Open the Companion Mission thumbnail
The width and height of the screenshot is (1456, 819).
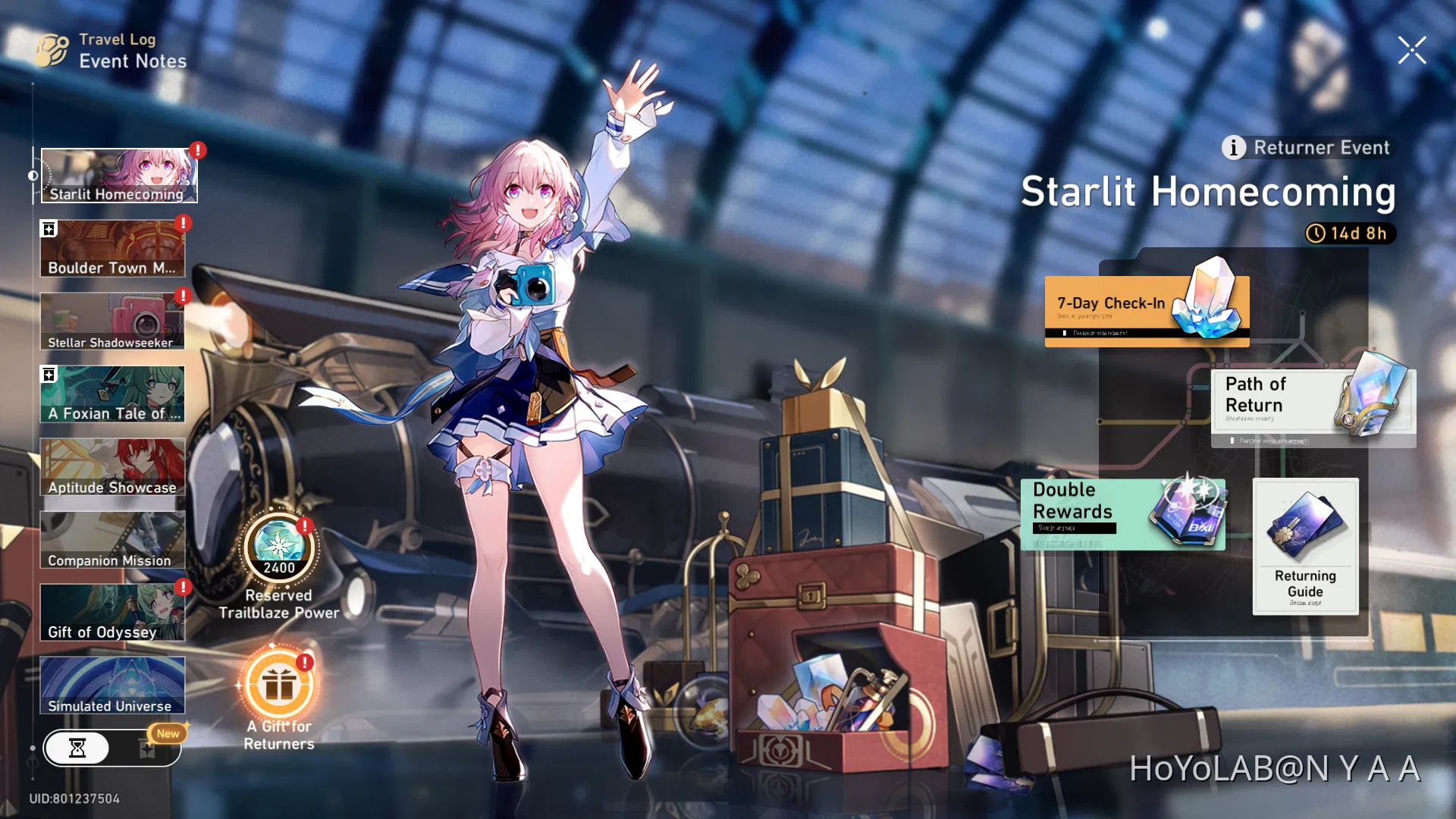[112, 538]
